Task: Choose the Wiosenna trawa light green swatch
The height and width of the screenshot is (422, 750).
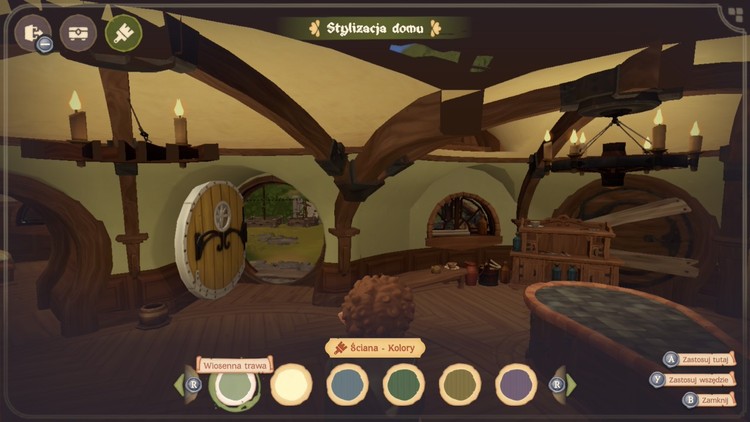Action: [x=233, y=385]
